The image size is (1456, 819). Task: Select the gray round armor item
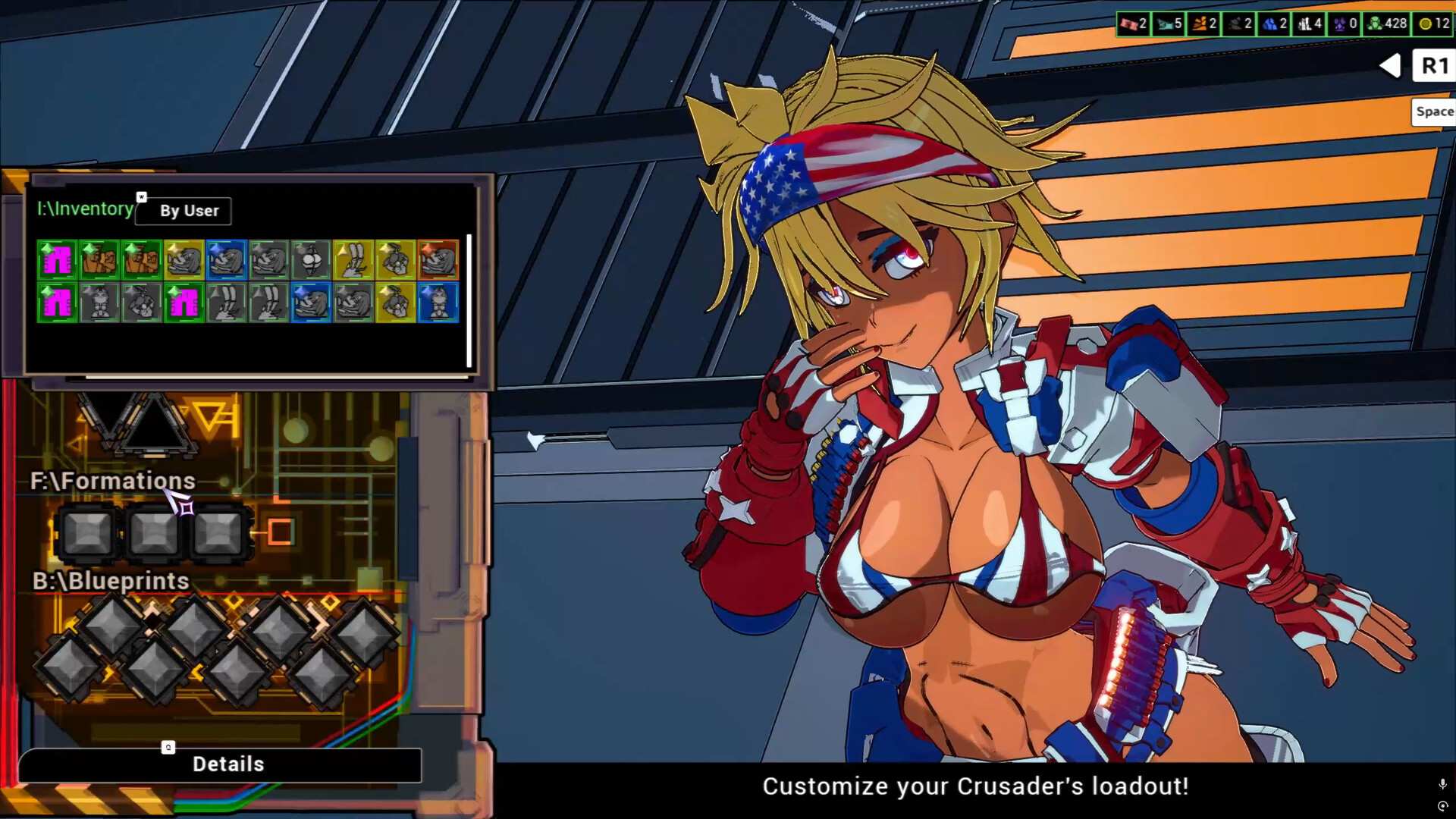(x=311, y=259)
